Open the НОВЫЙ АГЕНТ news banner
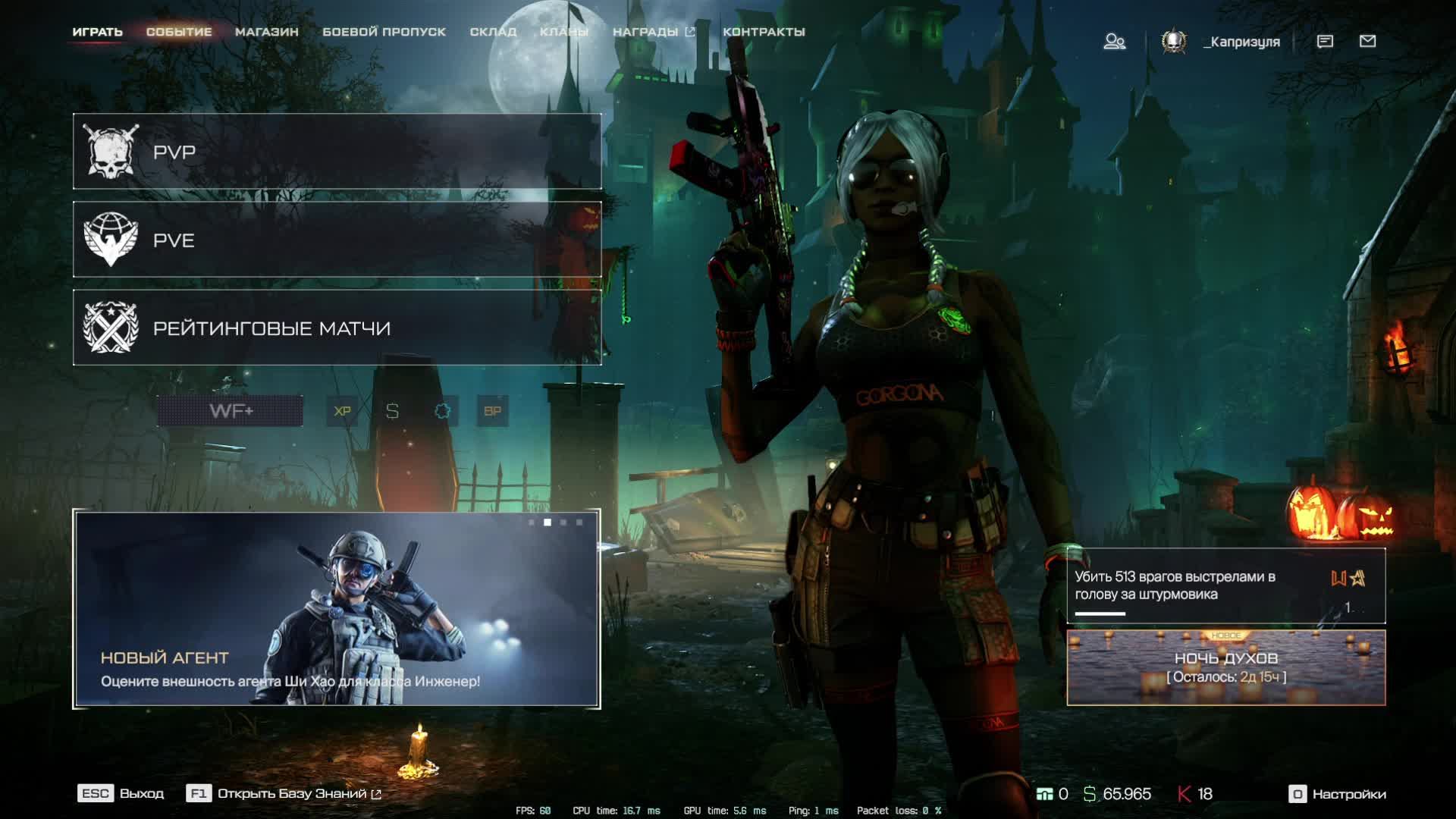Screen dimensions: 1456x819 coord(337,610)
